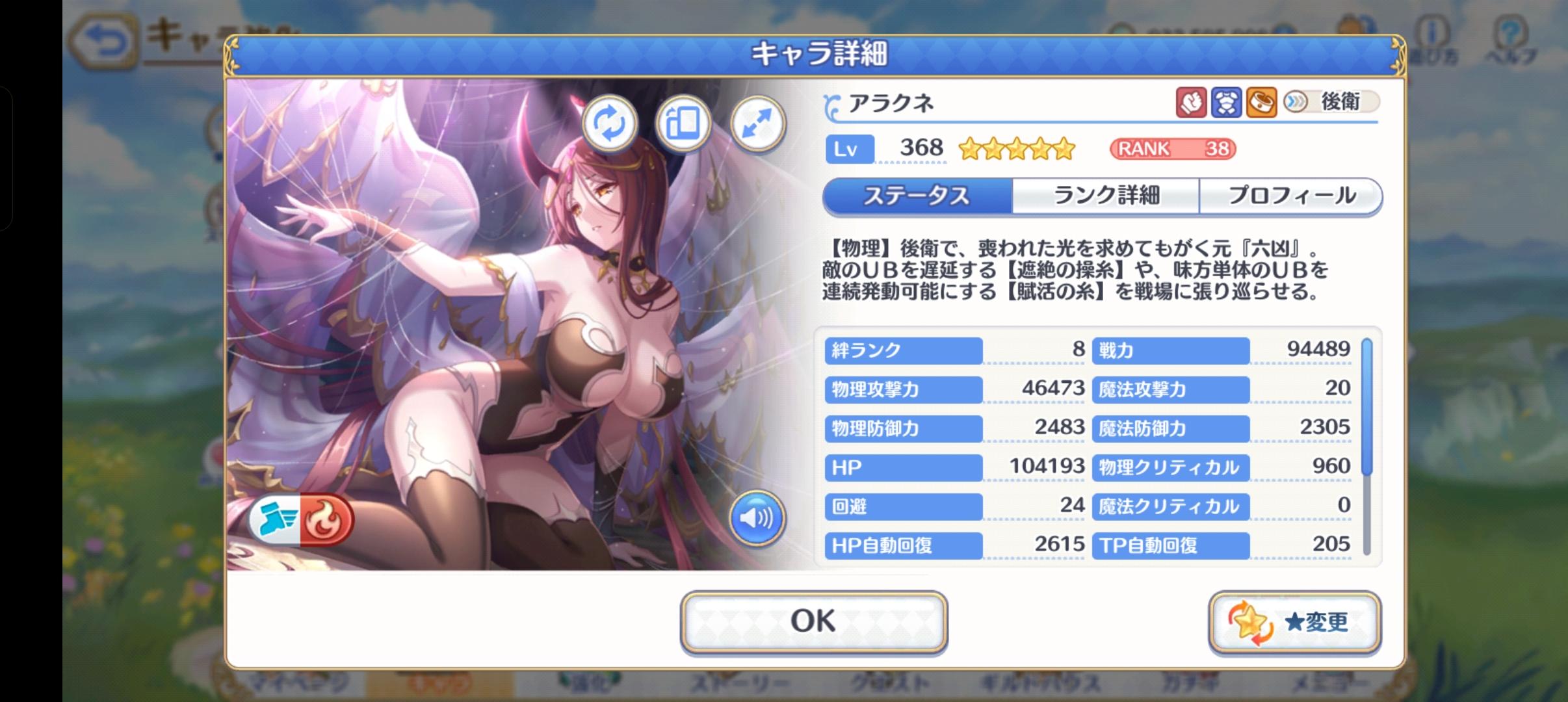Click the fullscreen expand arrows icon
The width and height of the screenshot is (1568, 702).
(x=758, y=123)
